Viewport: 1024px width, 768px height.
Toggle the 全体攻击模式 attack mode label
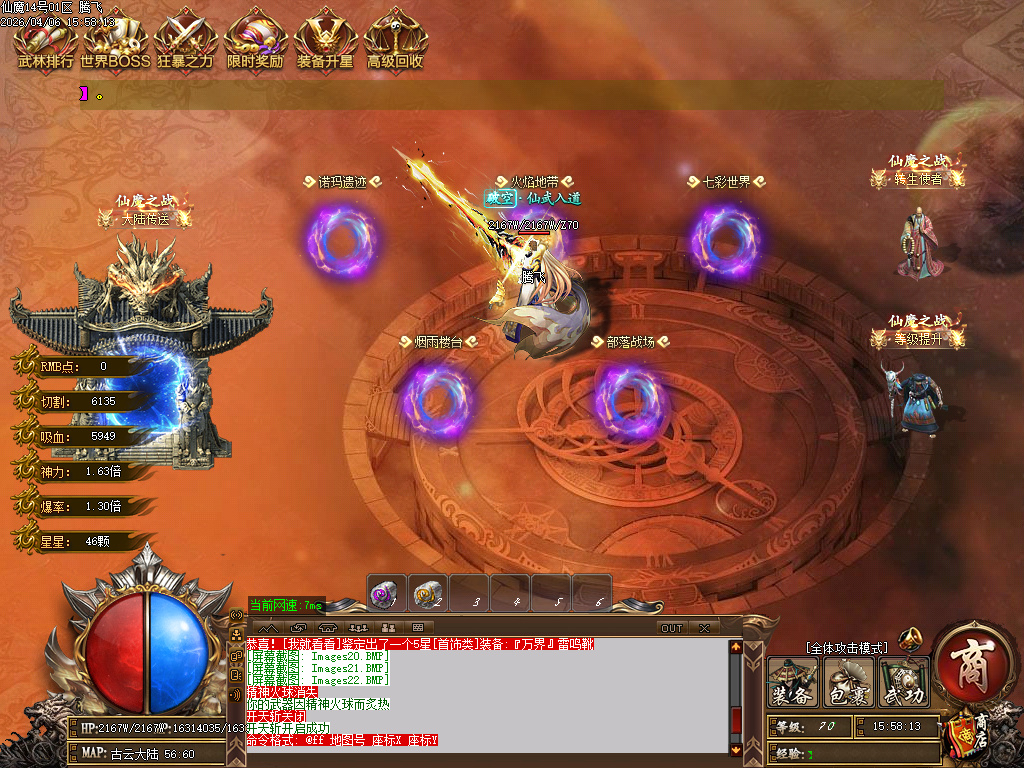point(846,649)
